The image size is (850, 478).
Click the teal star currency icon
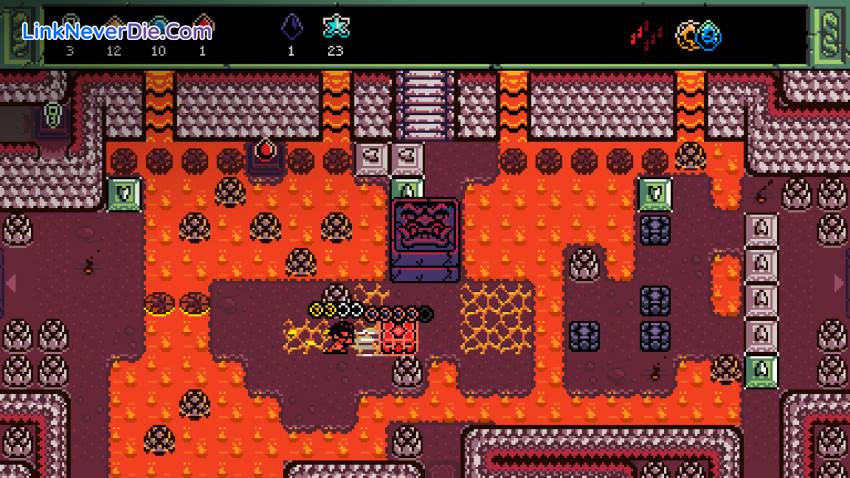[335, 28]
